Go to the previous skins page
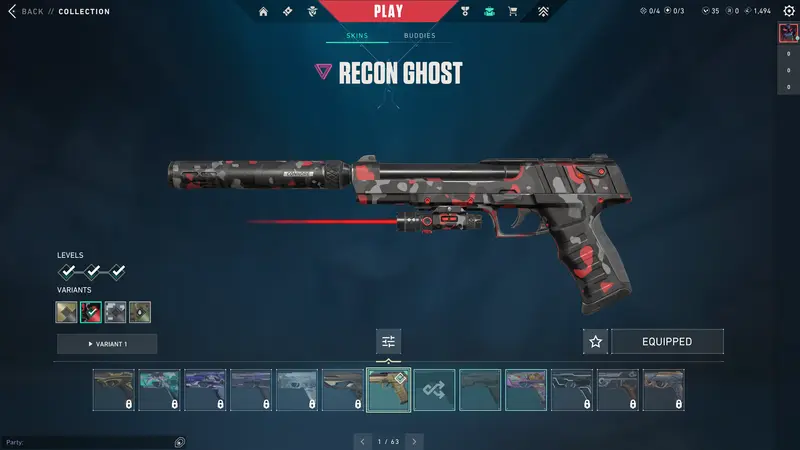This screenshot has width=800, height=450. click(x=363, y=441)
